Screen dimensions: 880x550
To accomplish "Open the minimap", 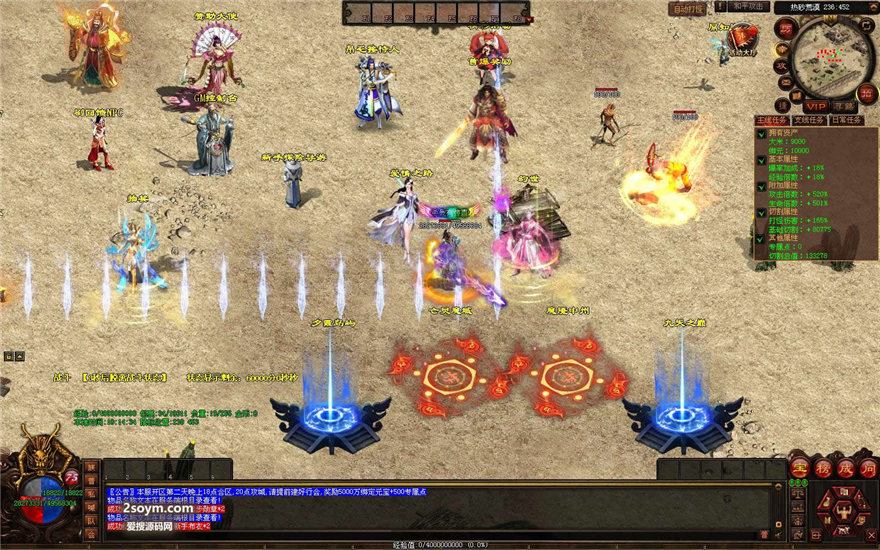I will [832, 56].
